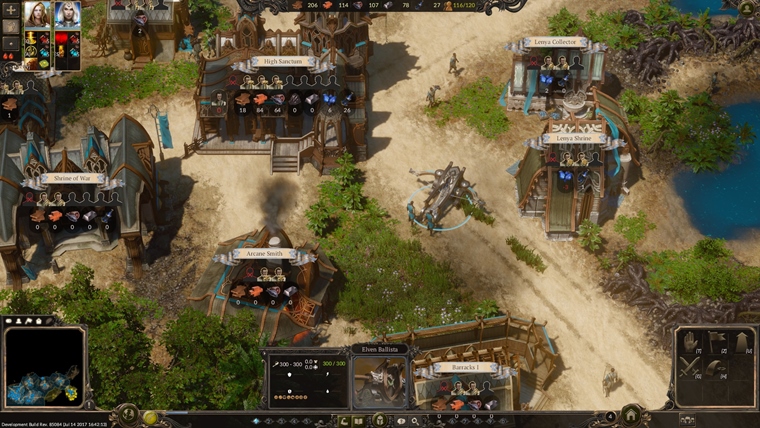Open the minimap

click(44, 366)
